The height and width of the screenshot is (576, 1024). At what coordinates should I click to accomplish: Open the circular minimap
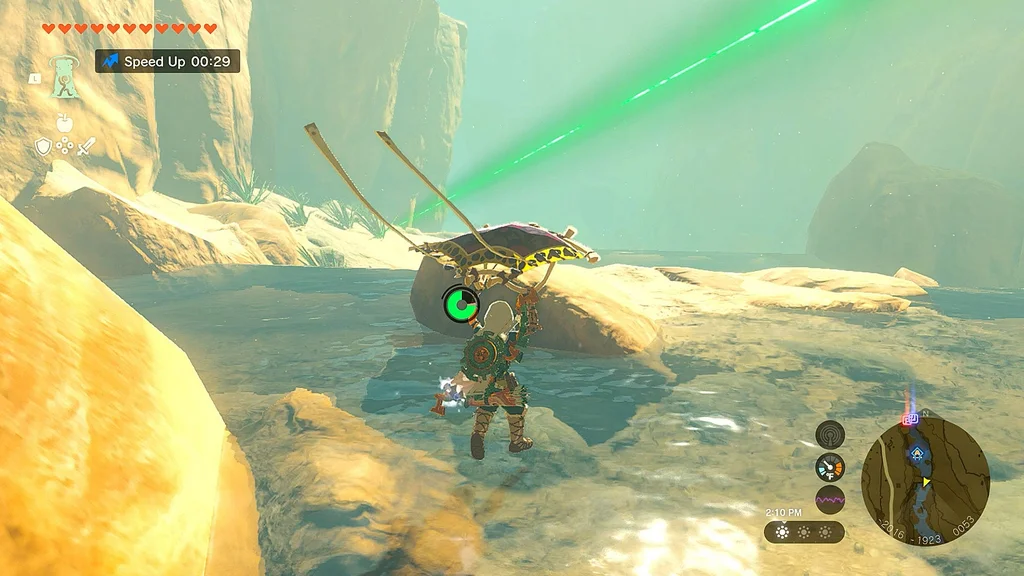925,482
